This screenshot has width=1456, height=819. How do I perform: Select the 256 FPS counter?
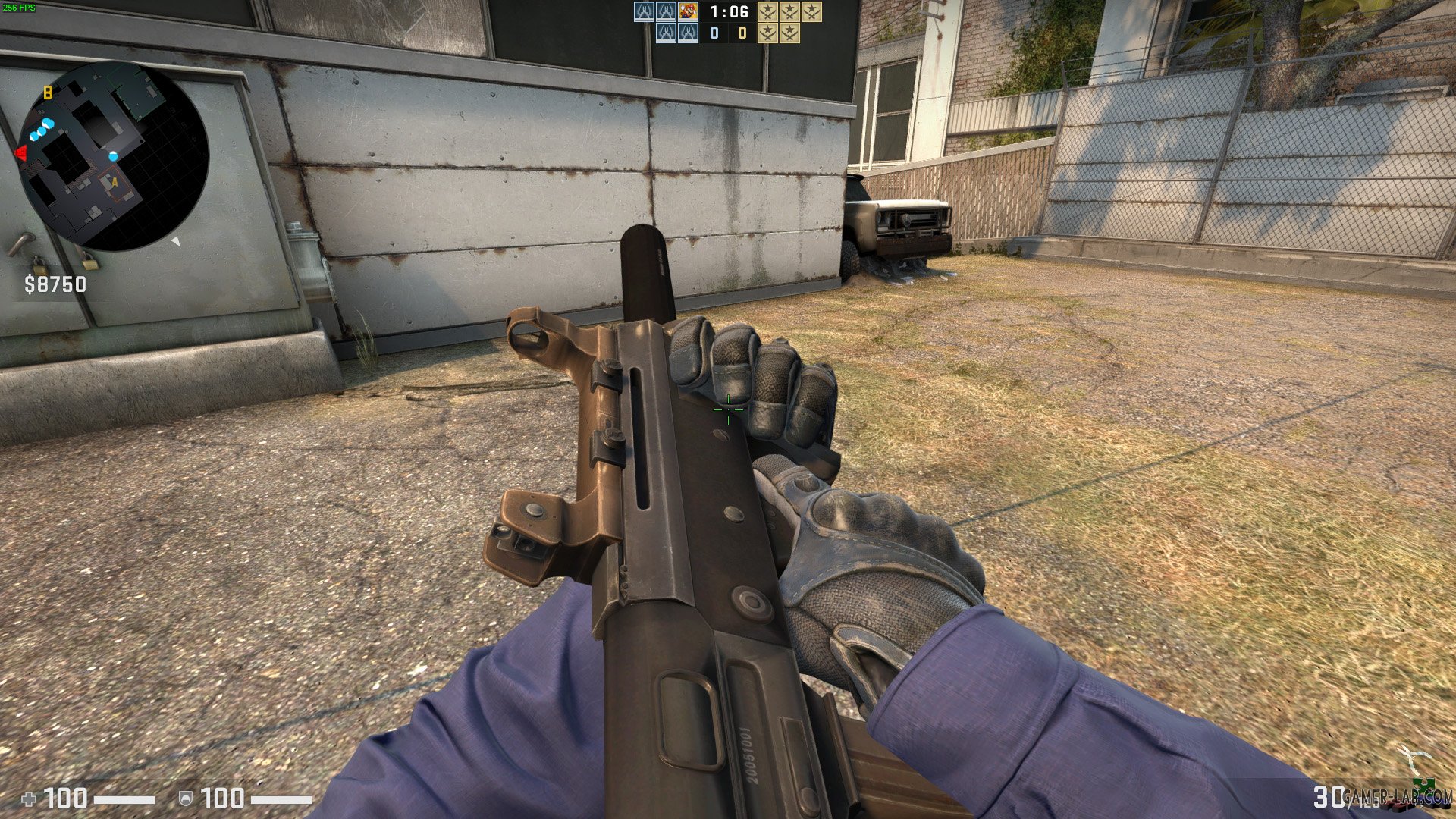[18, 6]
